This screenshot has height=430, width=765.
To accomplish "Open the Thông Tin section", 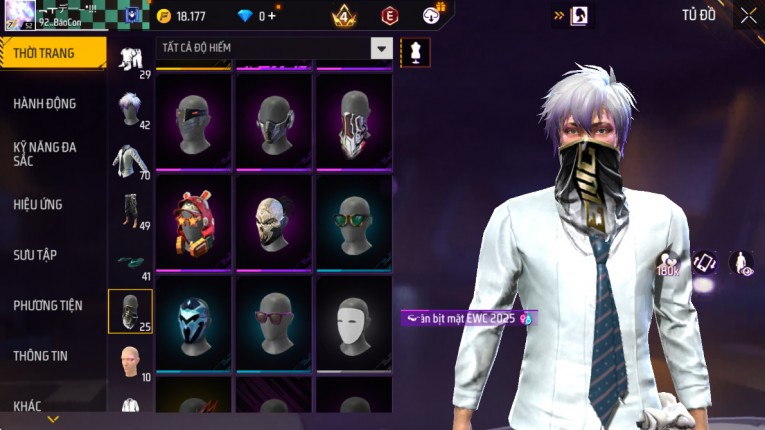I will pyautogui.click(x=41, y=356).
